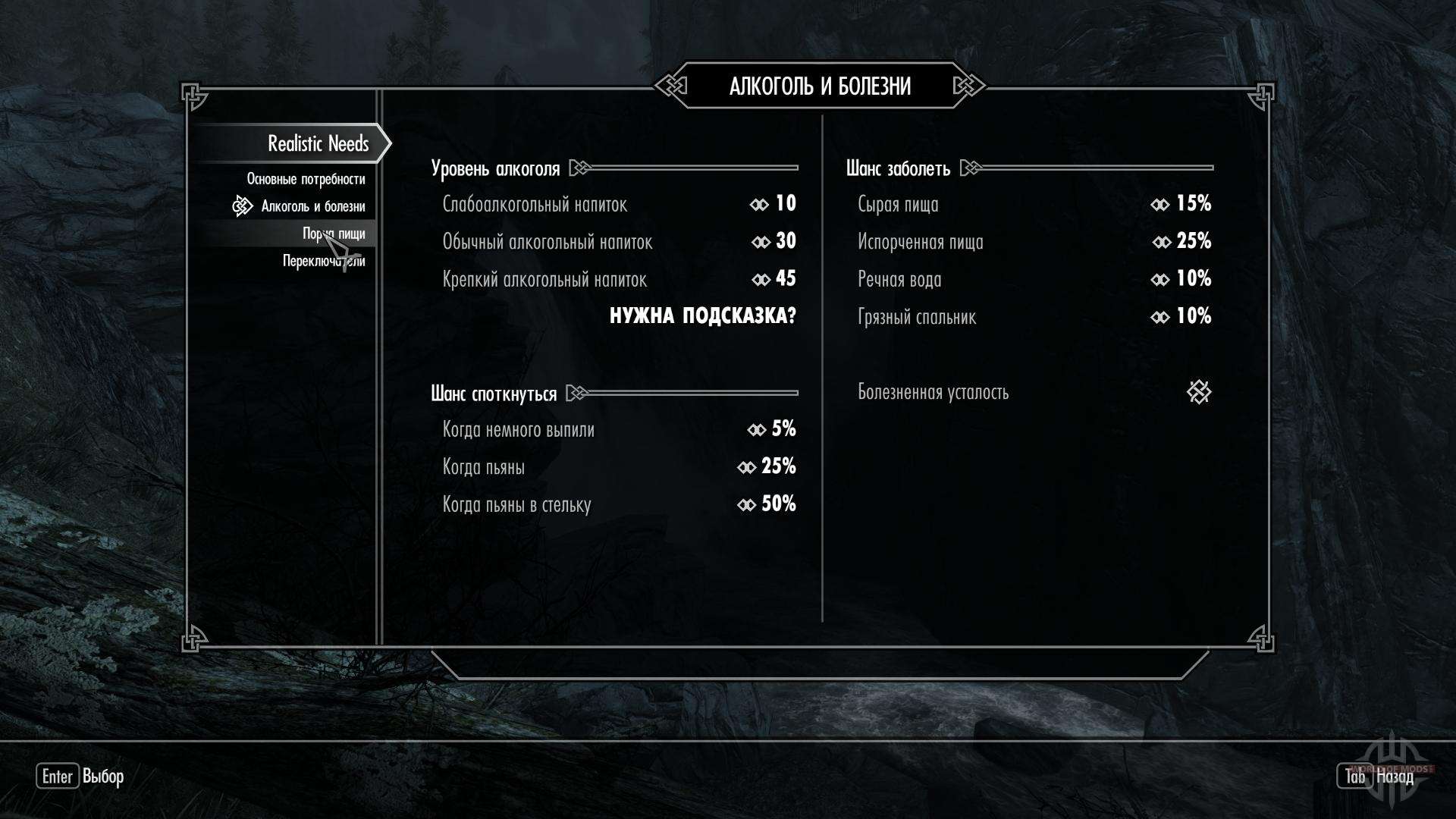
Task: Open the Основные потребности page
Action: [x=306, y=180]
